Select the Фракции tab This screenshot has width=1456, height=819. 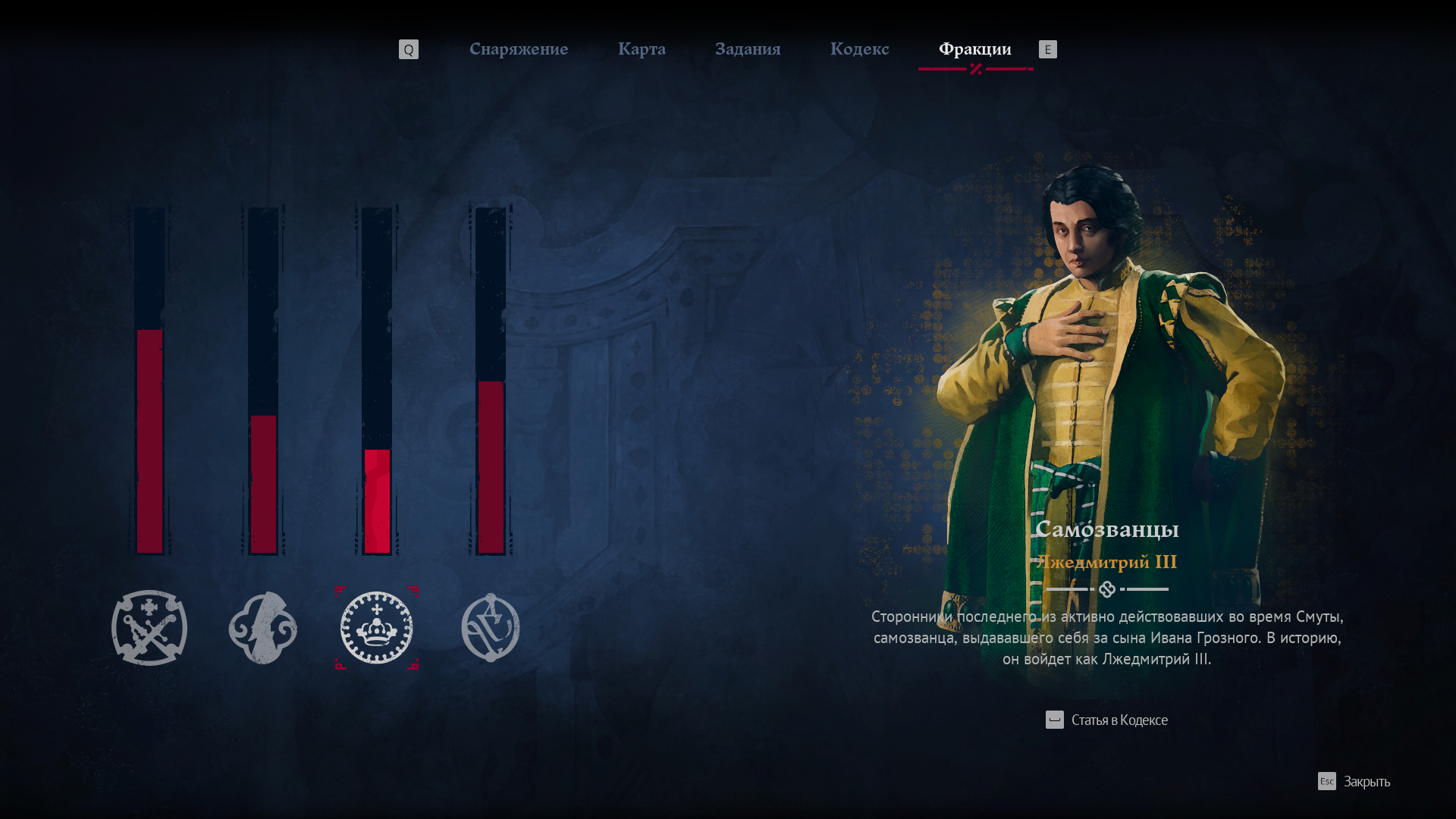click(x=974, y=49)
